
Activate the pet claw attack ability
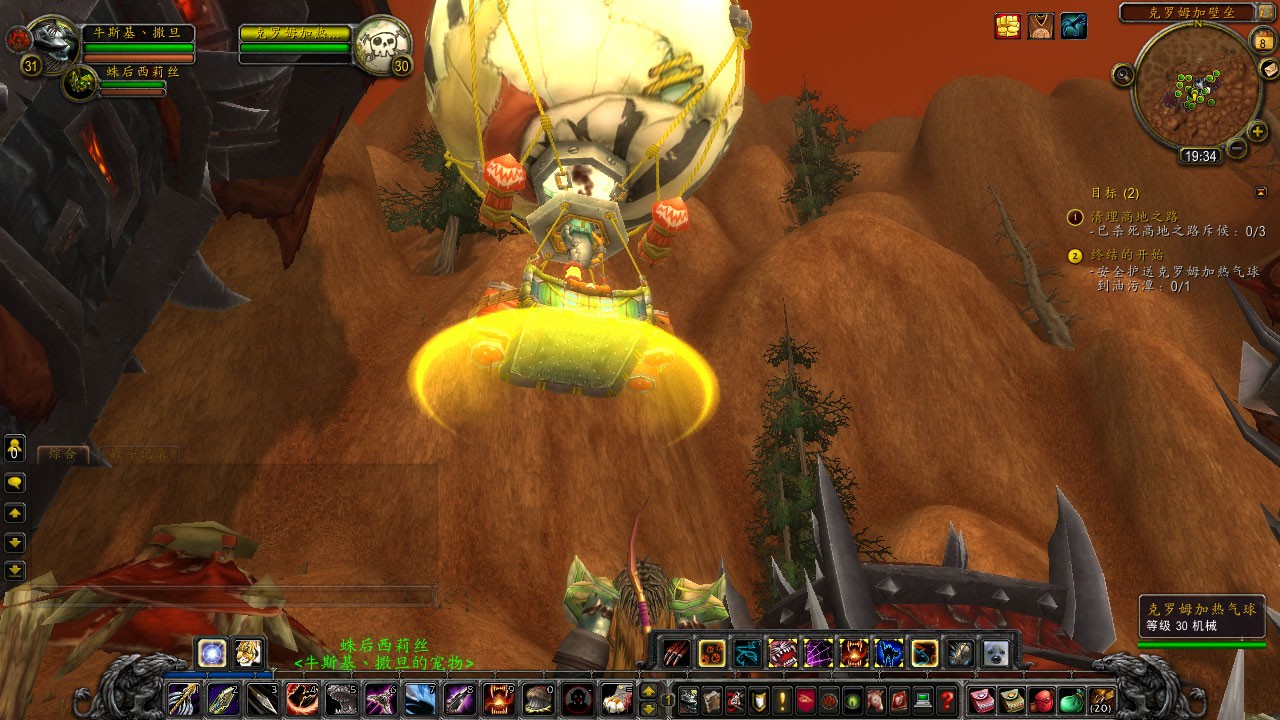675,653
